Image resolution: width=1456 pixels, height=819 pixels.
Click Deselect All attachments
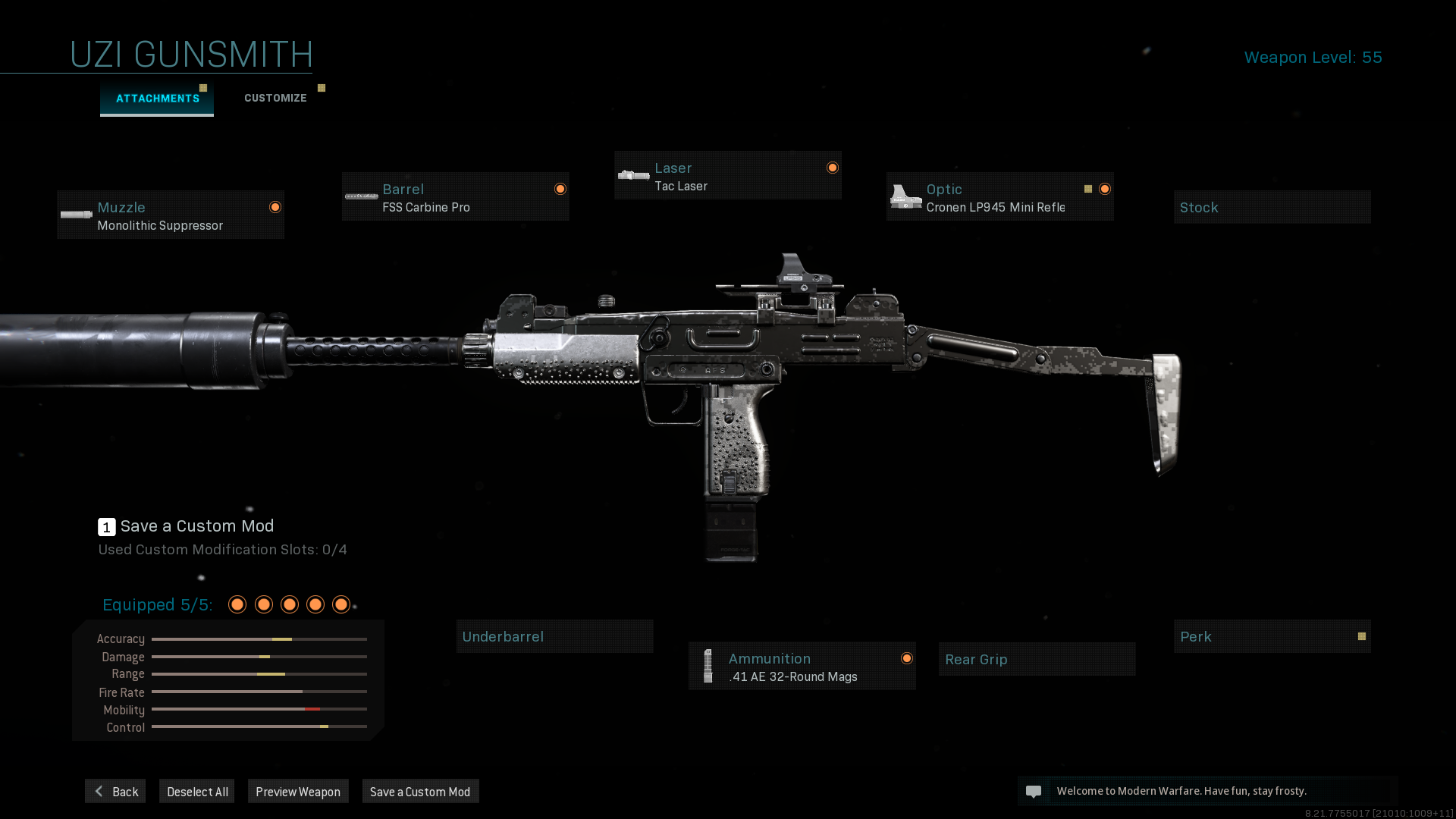click(197, 792)
